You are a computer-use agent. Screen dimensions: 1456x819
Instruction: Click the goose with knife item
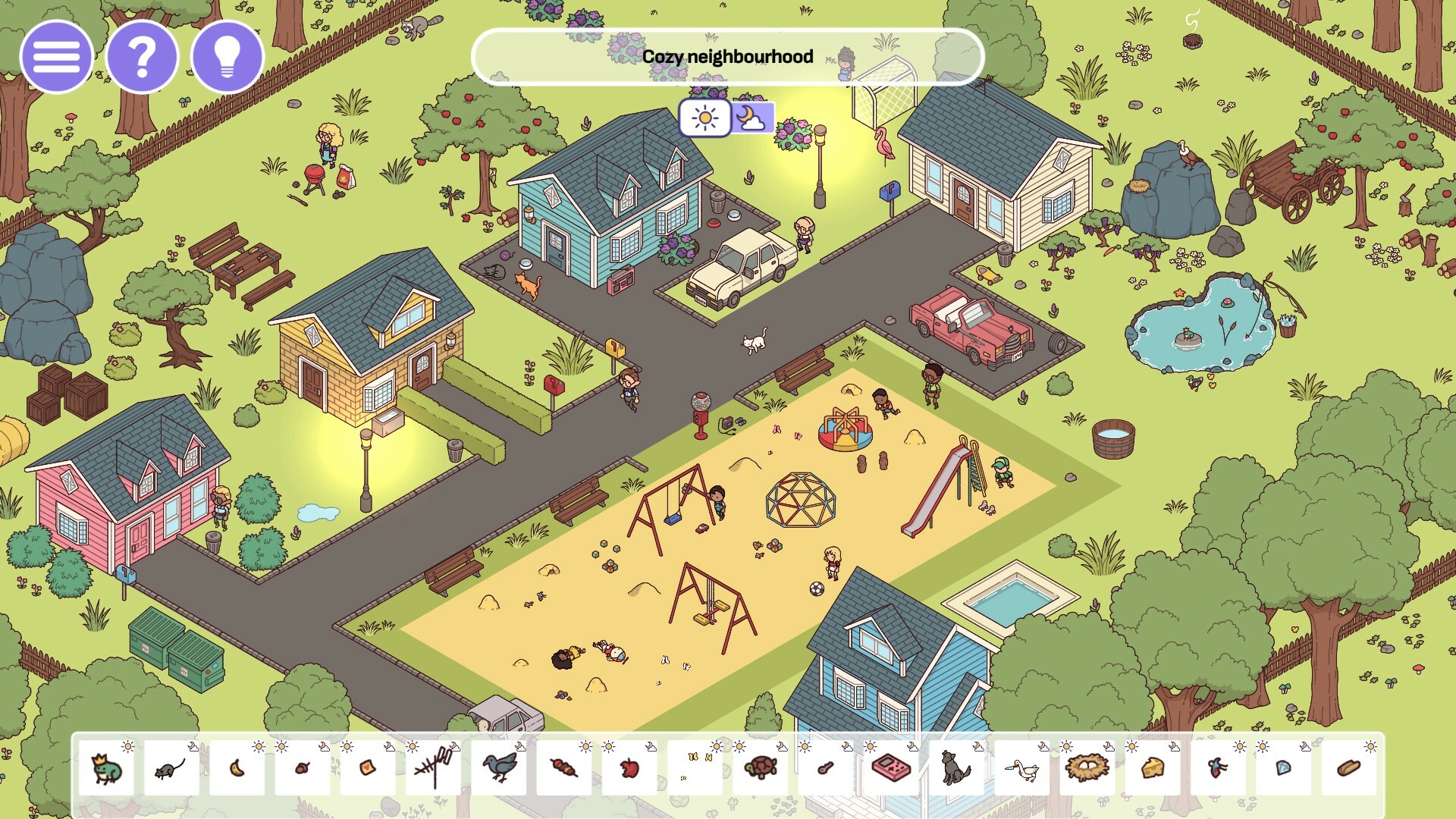[1024, 767]
